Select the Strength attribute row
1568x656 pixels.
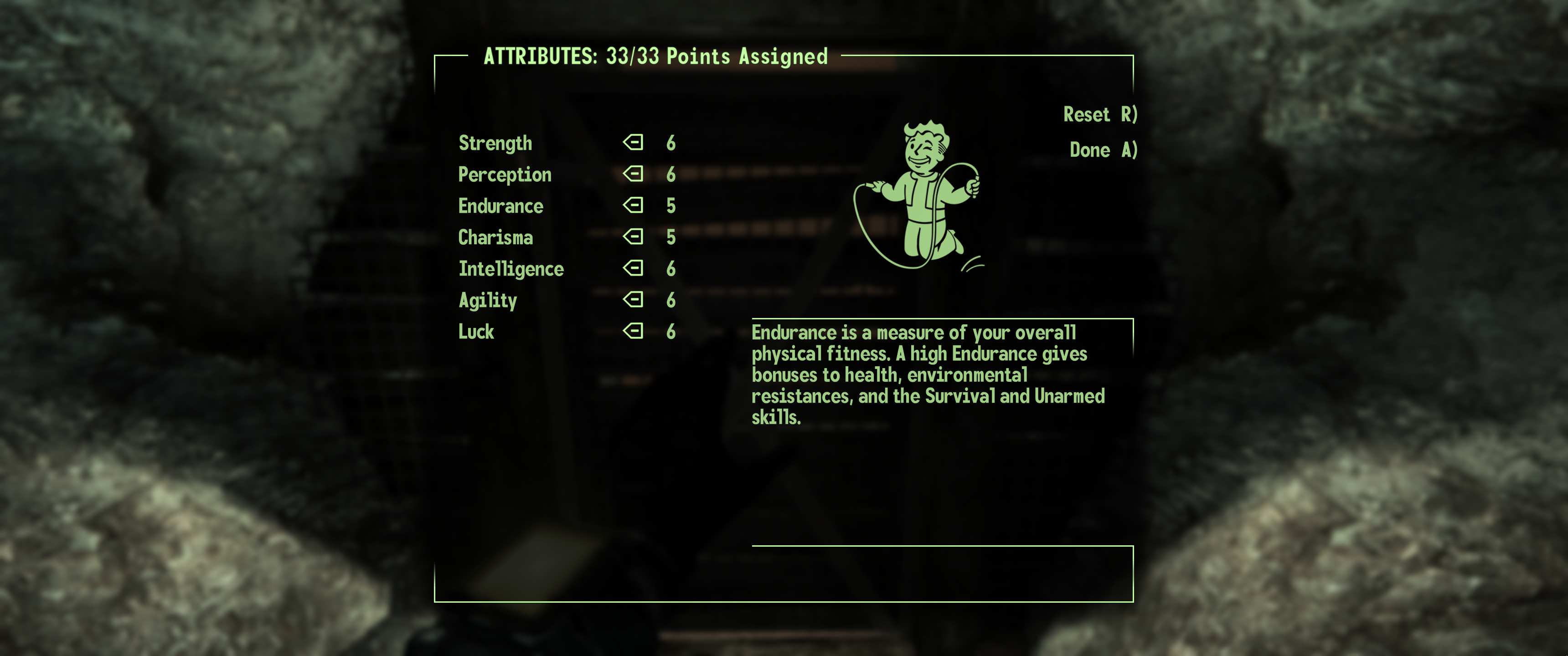[x=495, y=143]
